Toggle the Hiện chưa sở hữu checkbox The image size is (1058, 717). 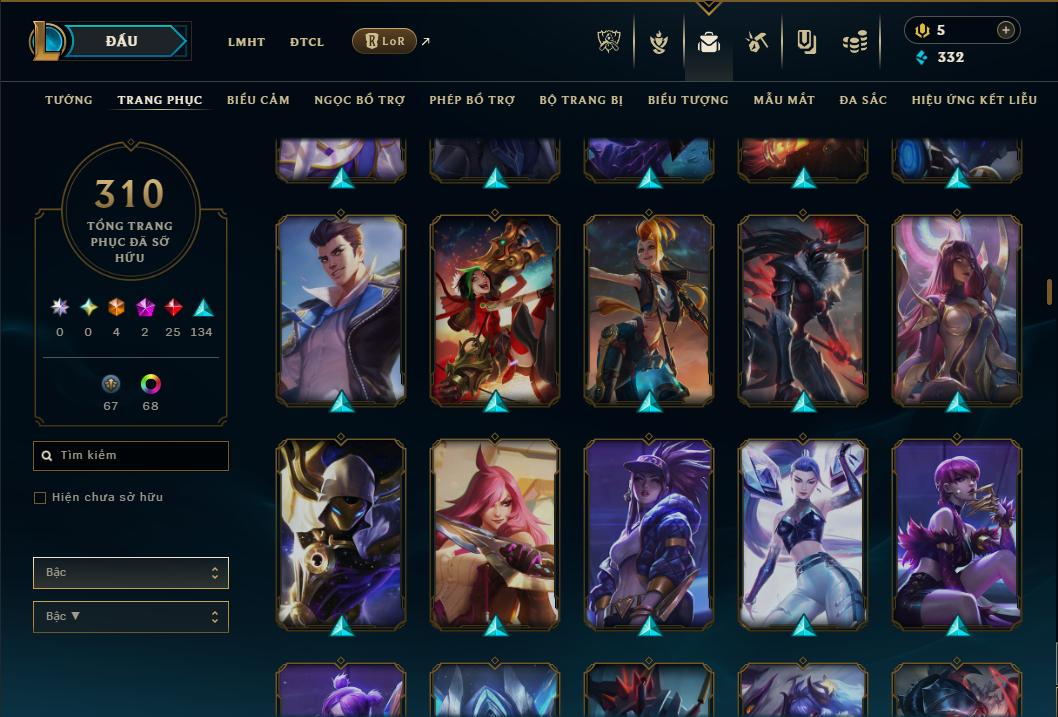(40, 498)
